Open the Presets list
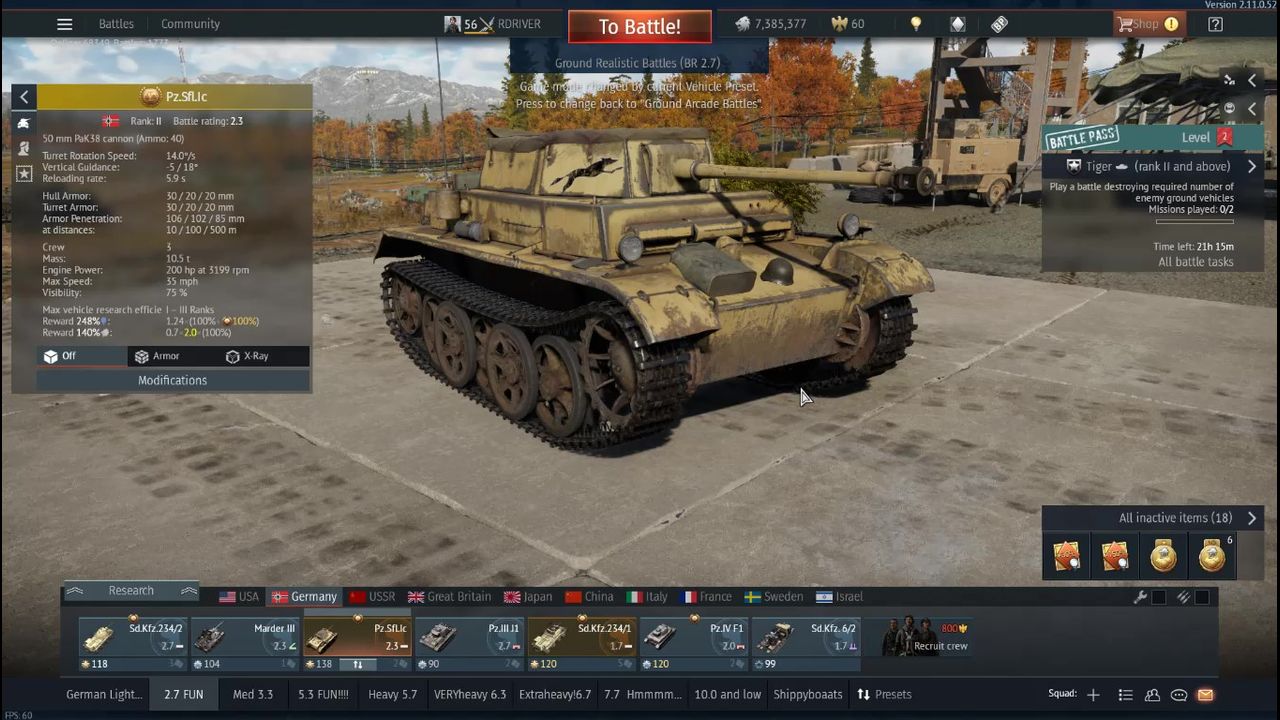 [884, 694]
